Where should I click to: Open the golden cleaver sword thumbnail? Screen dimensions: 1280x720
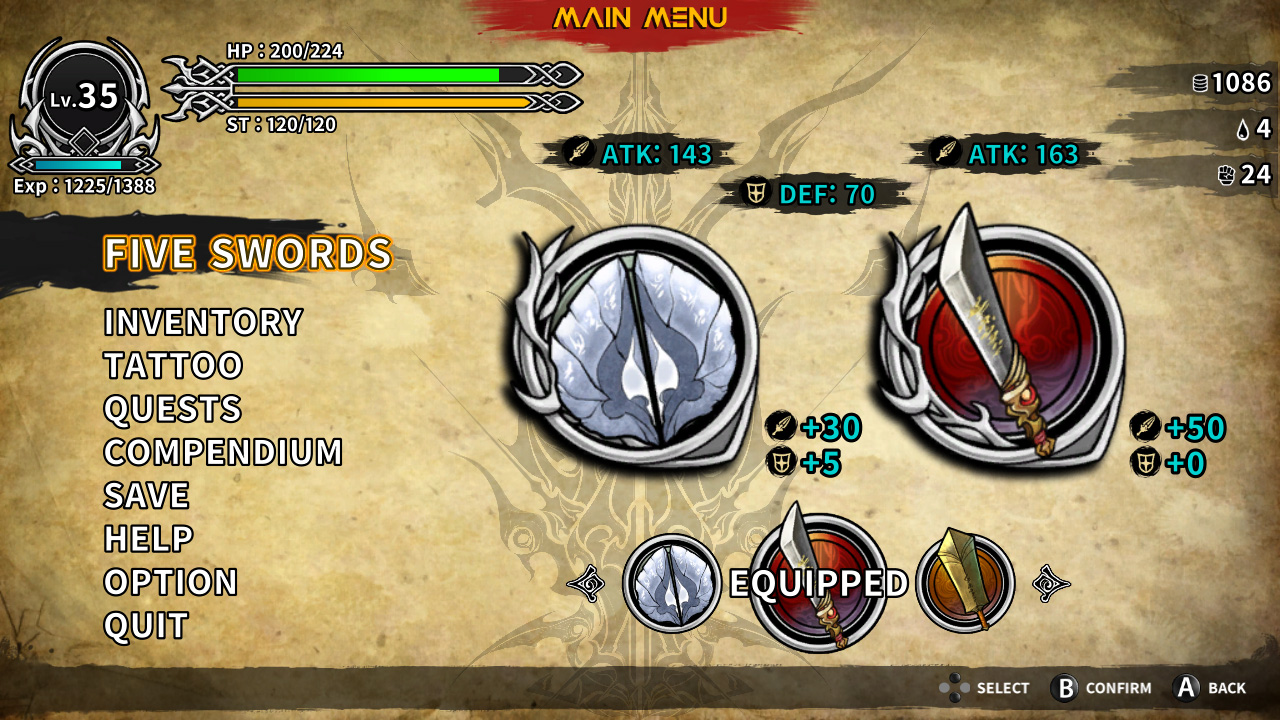962,578
